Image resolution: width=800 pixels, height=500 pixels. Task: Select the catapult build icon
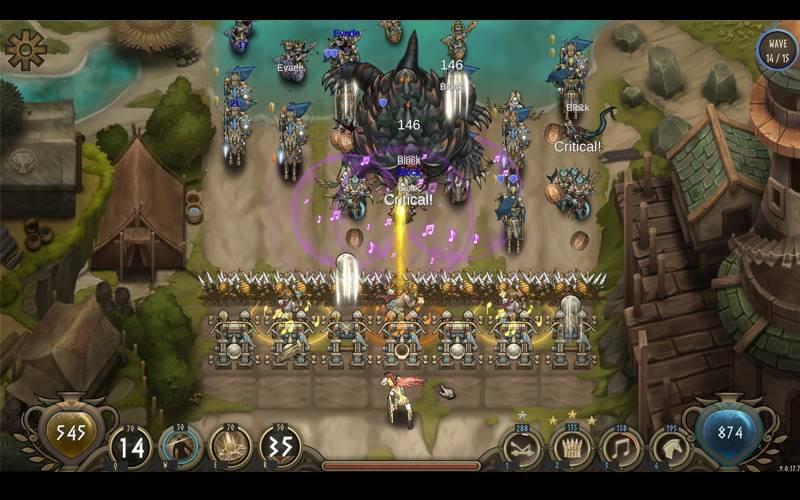coord(522,448)
